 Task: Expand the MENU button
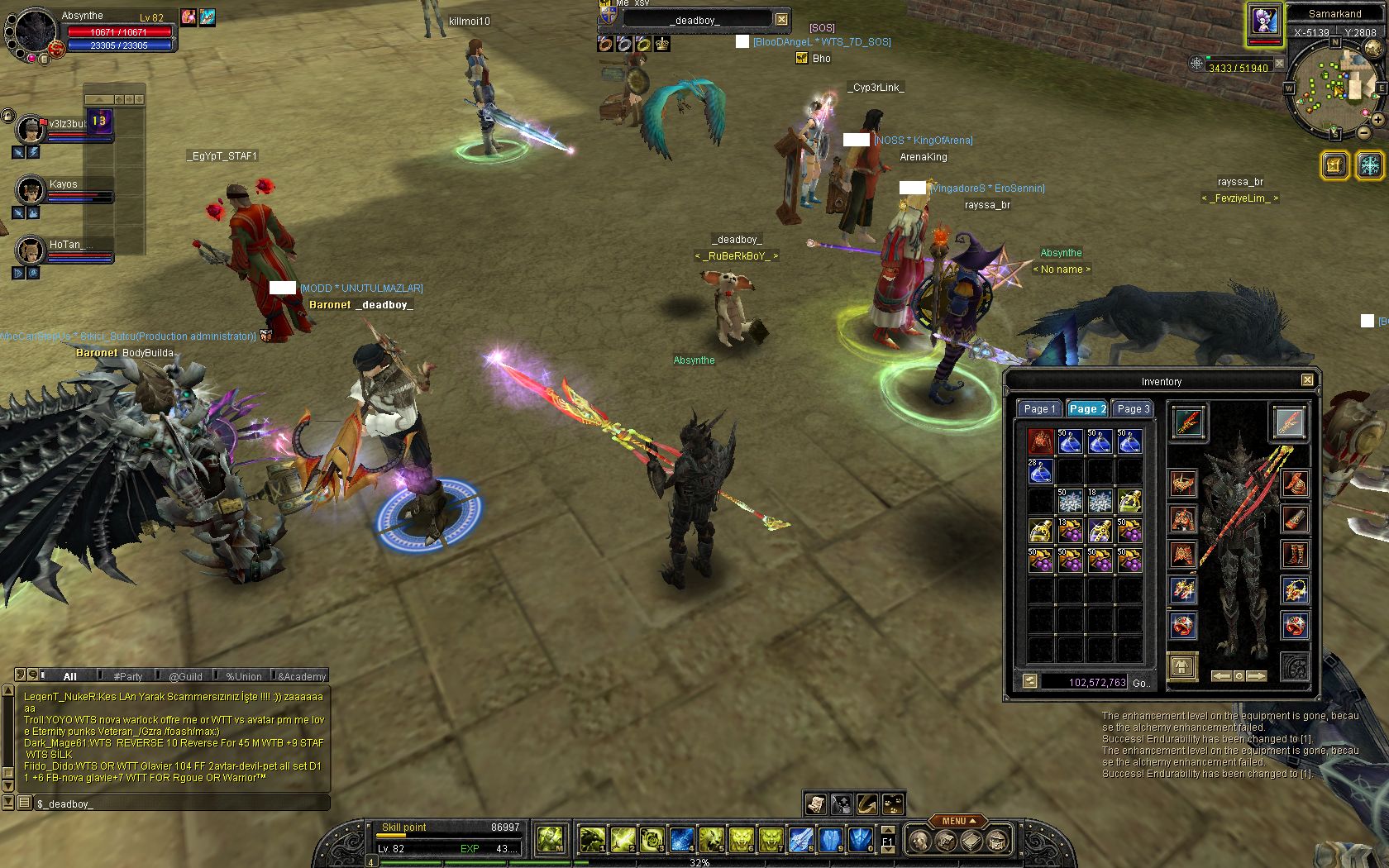(958, 821)
